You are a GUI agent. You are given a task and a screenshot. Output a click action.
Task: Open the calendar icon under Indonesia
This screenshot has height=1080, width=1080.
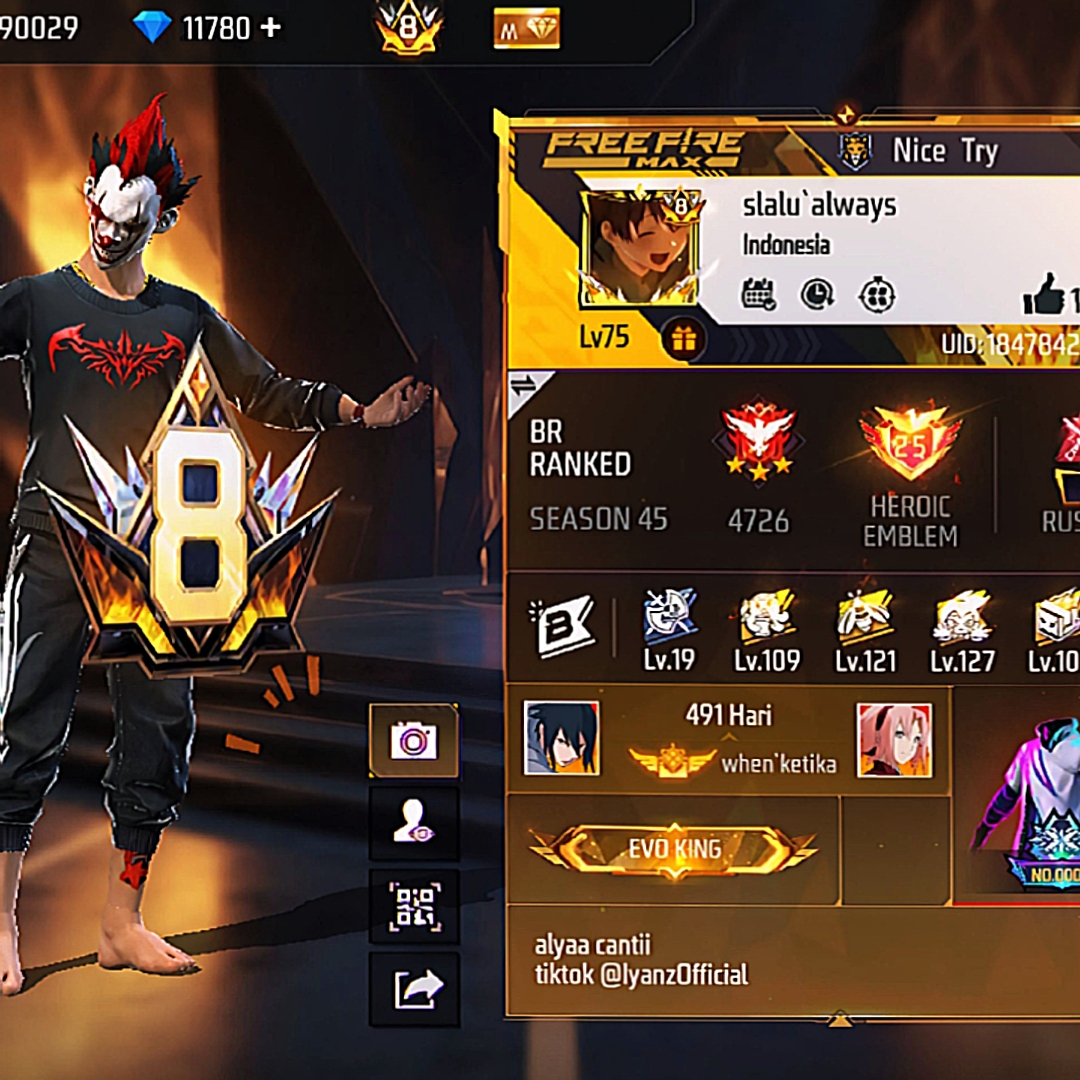(759, 295)
